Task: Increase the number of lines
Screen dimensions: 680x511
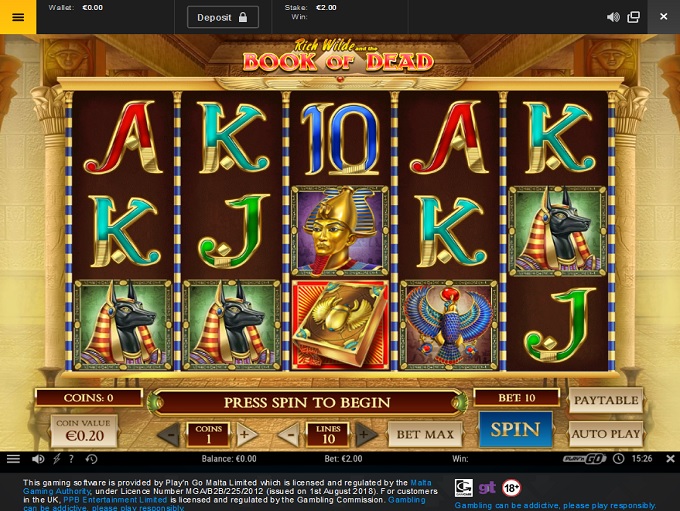Action: pos(368,435)
